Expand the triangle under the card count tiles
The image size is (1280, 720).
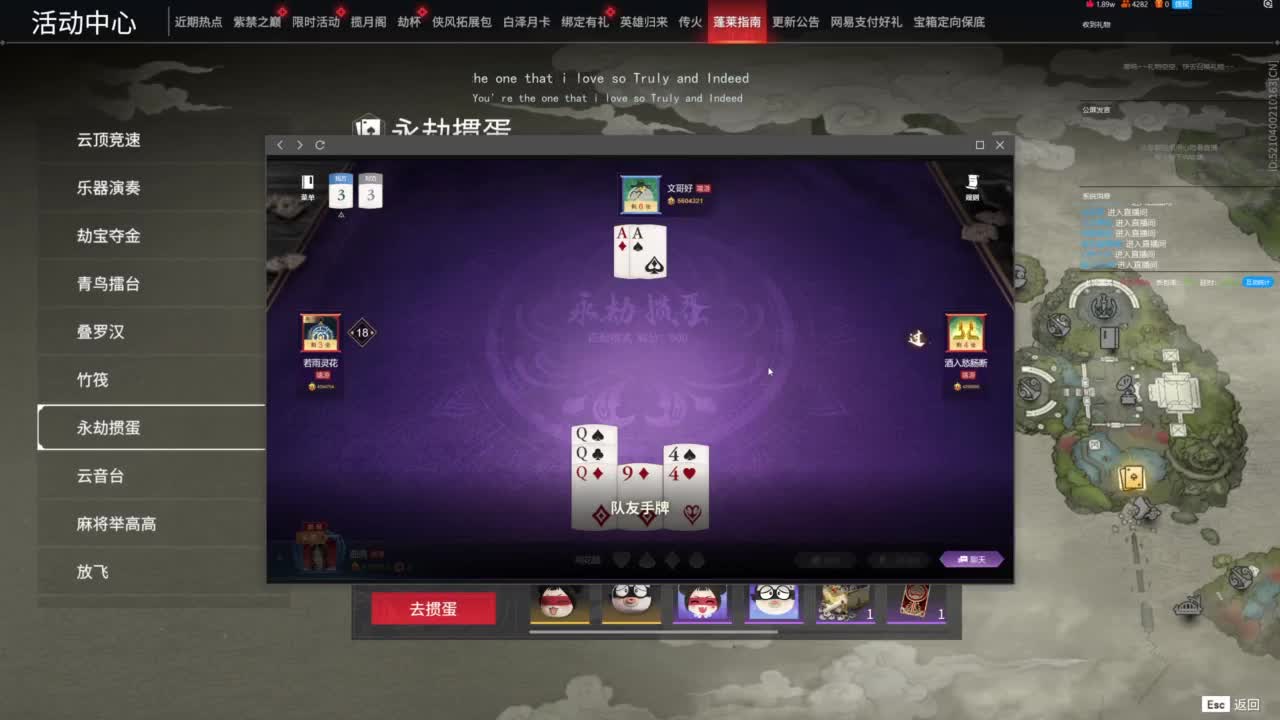click(341, 214)
